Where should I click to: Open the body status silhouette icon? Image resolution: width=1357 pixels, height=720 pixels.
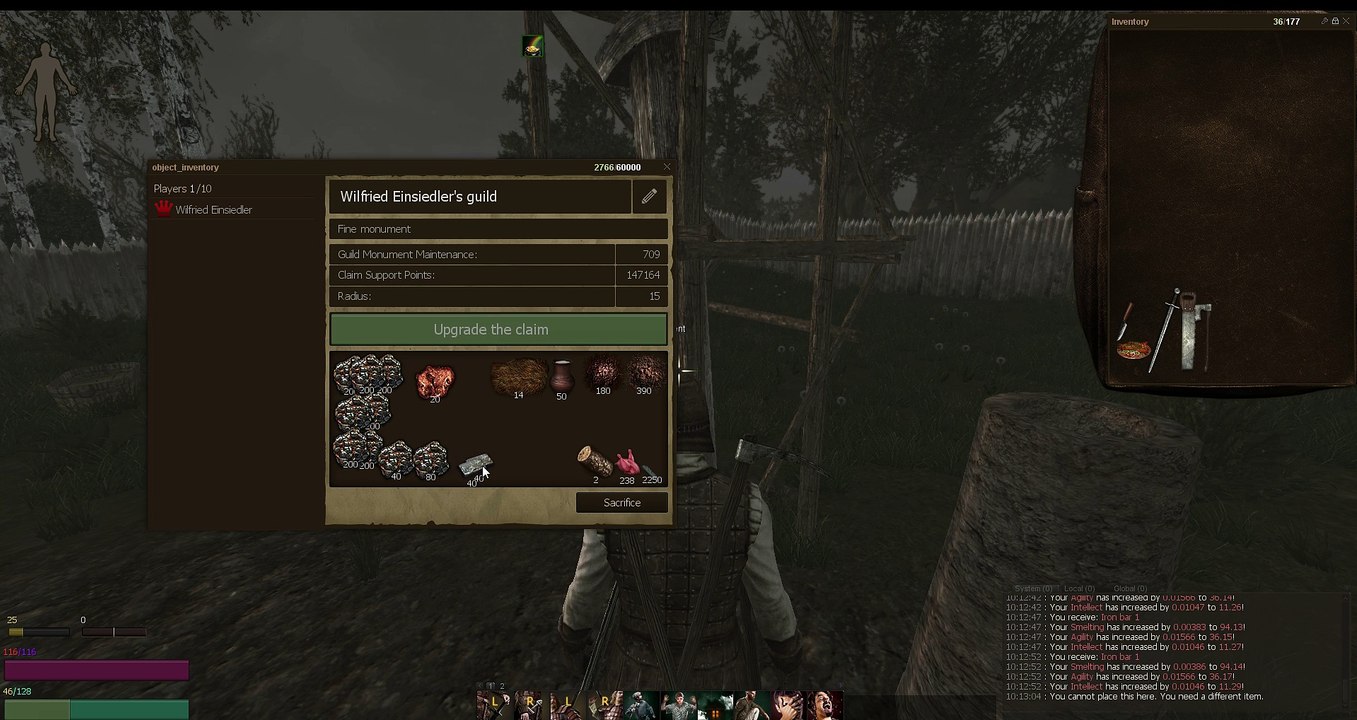[x=44, y=90]
